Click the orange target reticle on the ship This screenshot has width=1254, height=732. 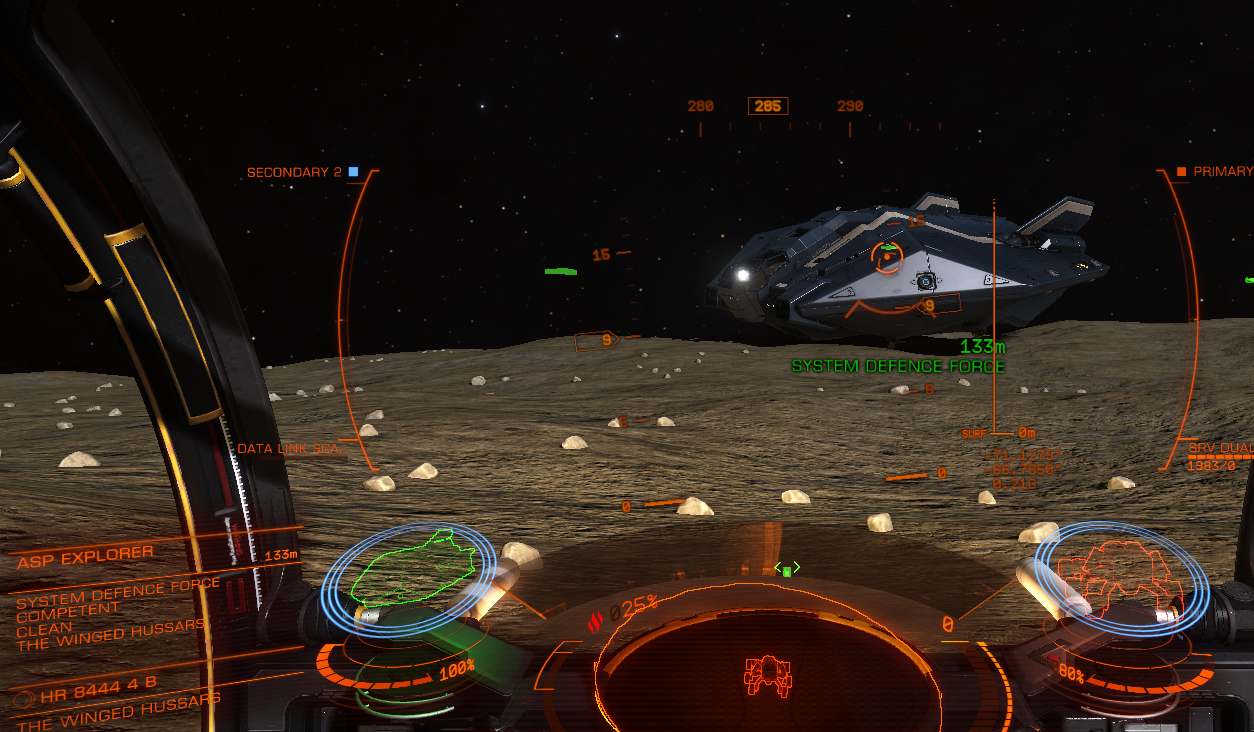pyautogui.click(x=887, y=258)
